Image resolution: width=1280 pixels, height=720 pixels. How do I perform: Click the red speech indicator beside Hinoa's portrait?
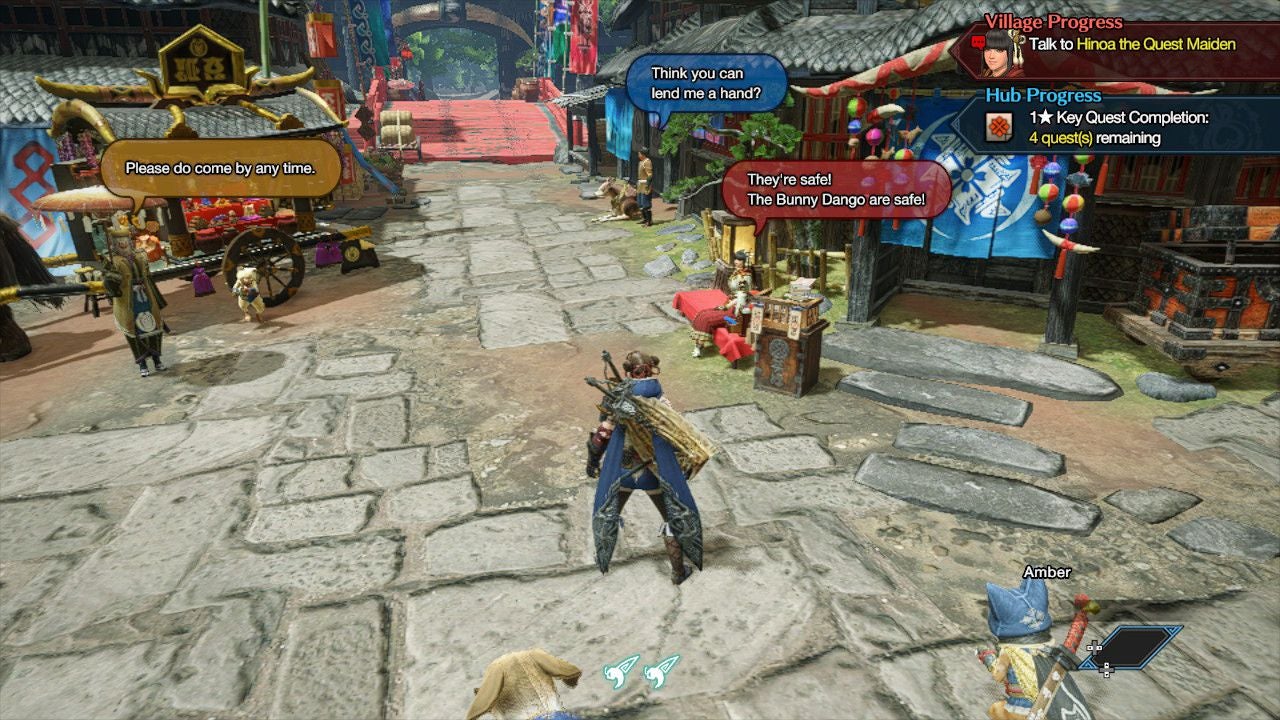click(x=976, y=42)
